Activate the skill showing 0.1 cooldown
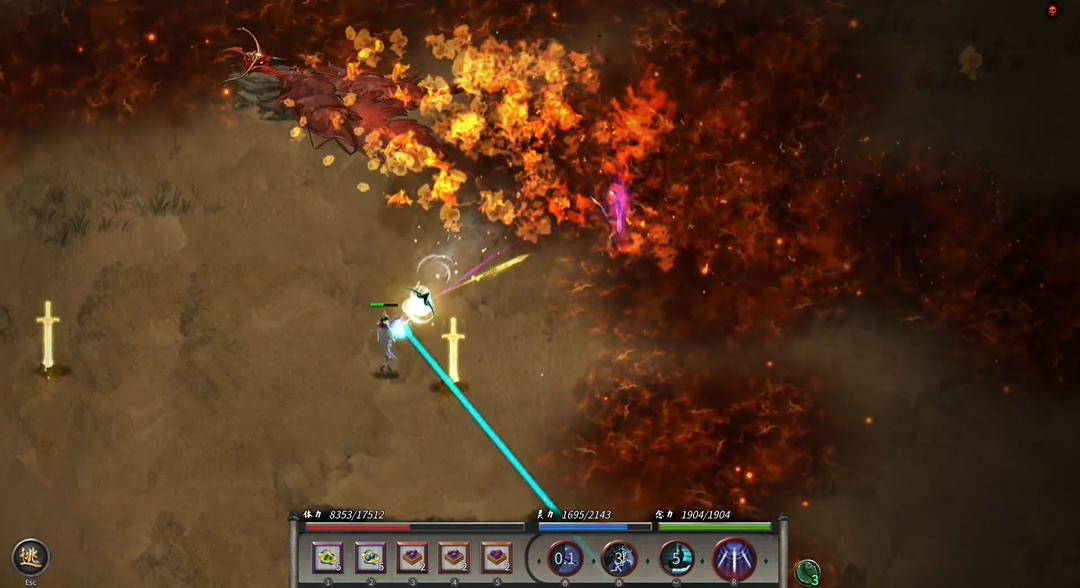Image resolution: width=1080 pixels, height=588 pixels. 565,559
